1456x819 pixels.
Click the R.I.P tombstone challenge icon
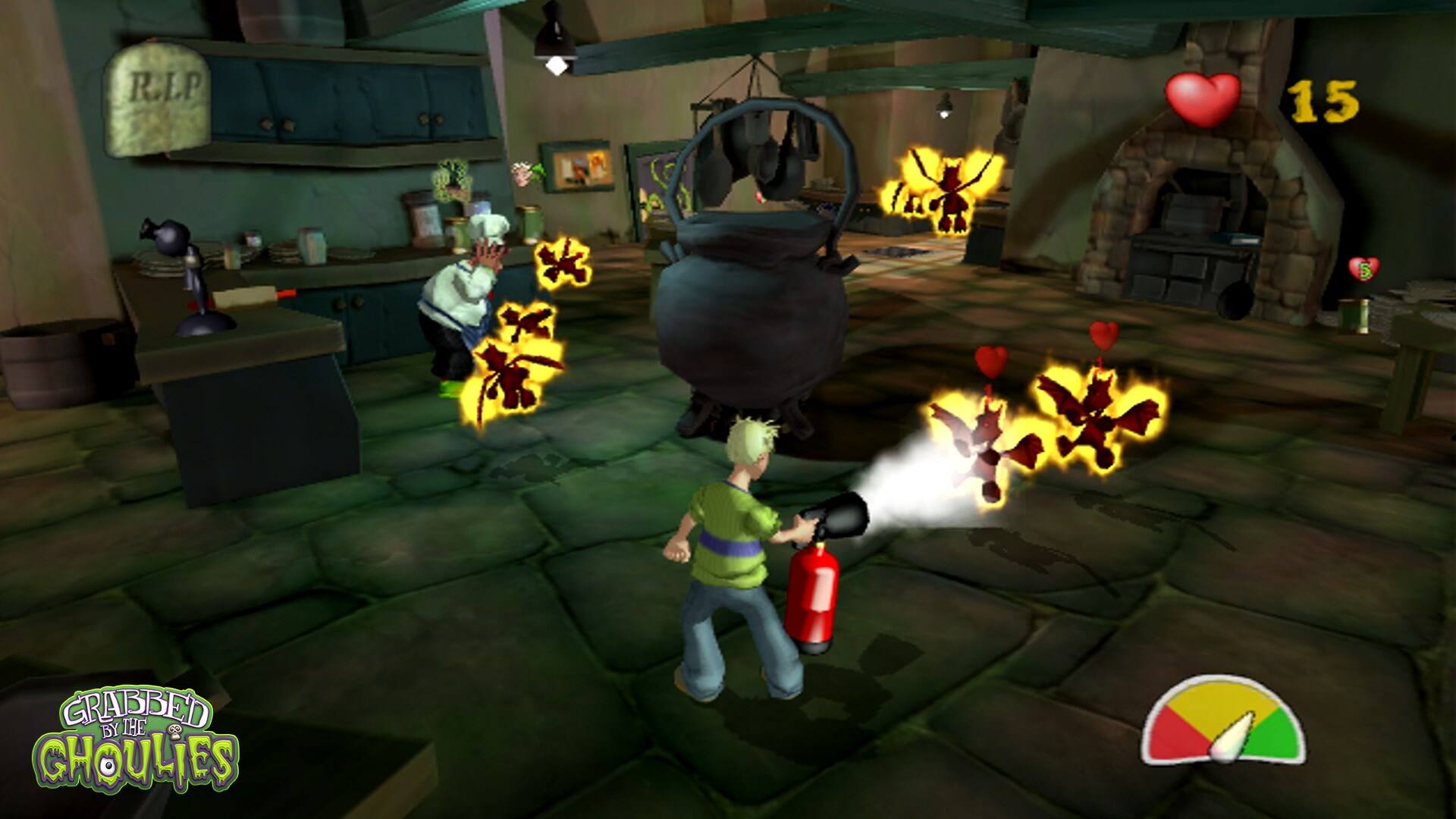(158, 98)
